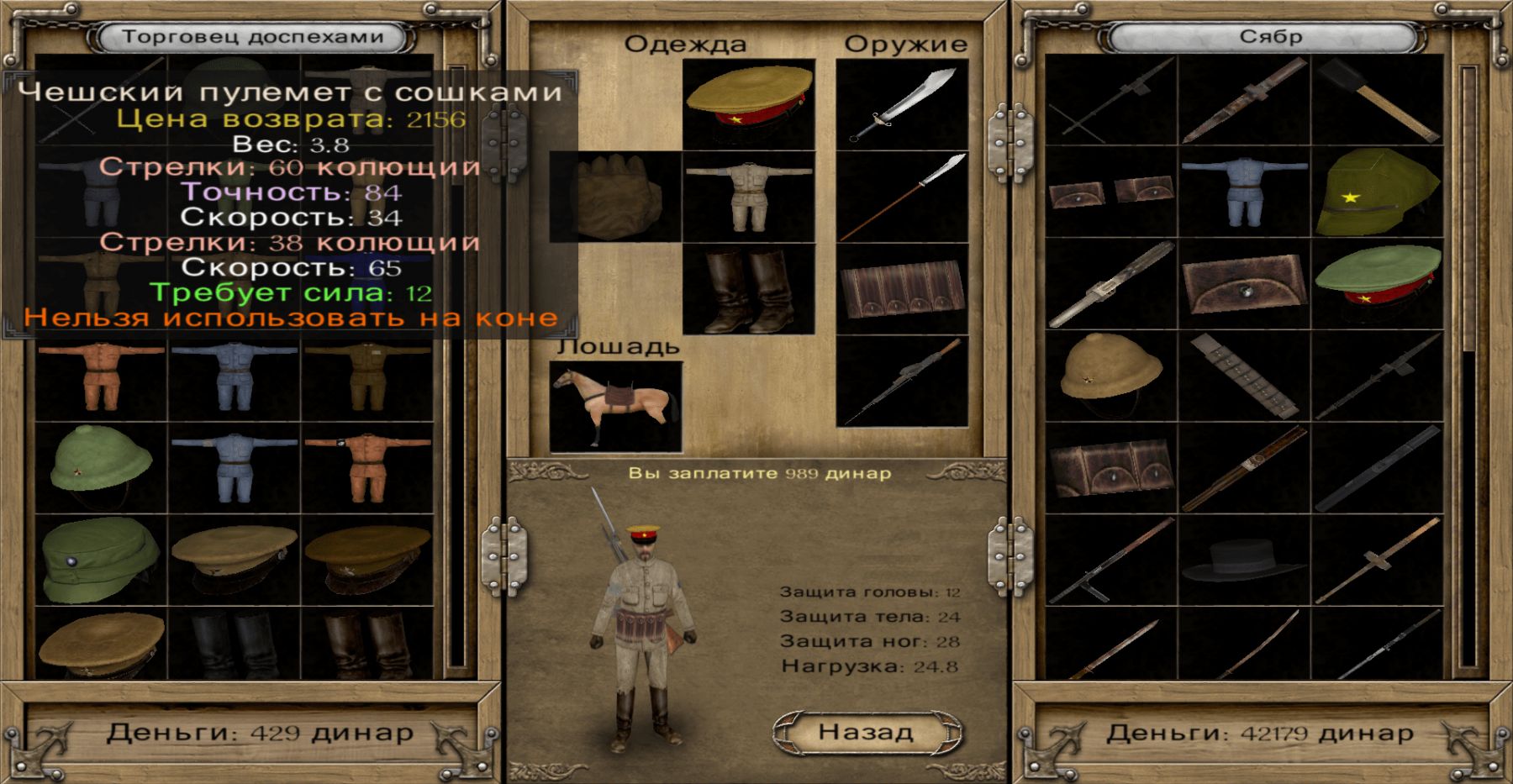
Task: Select the curved sabre weapon slot
Action: (x=903, y=105)
